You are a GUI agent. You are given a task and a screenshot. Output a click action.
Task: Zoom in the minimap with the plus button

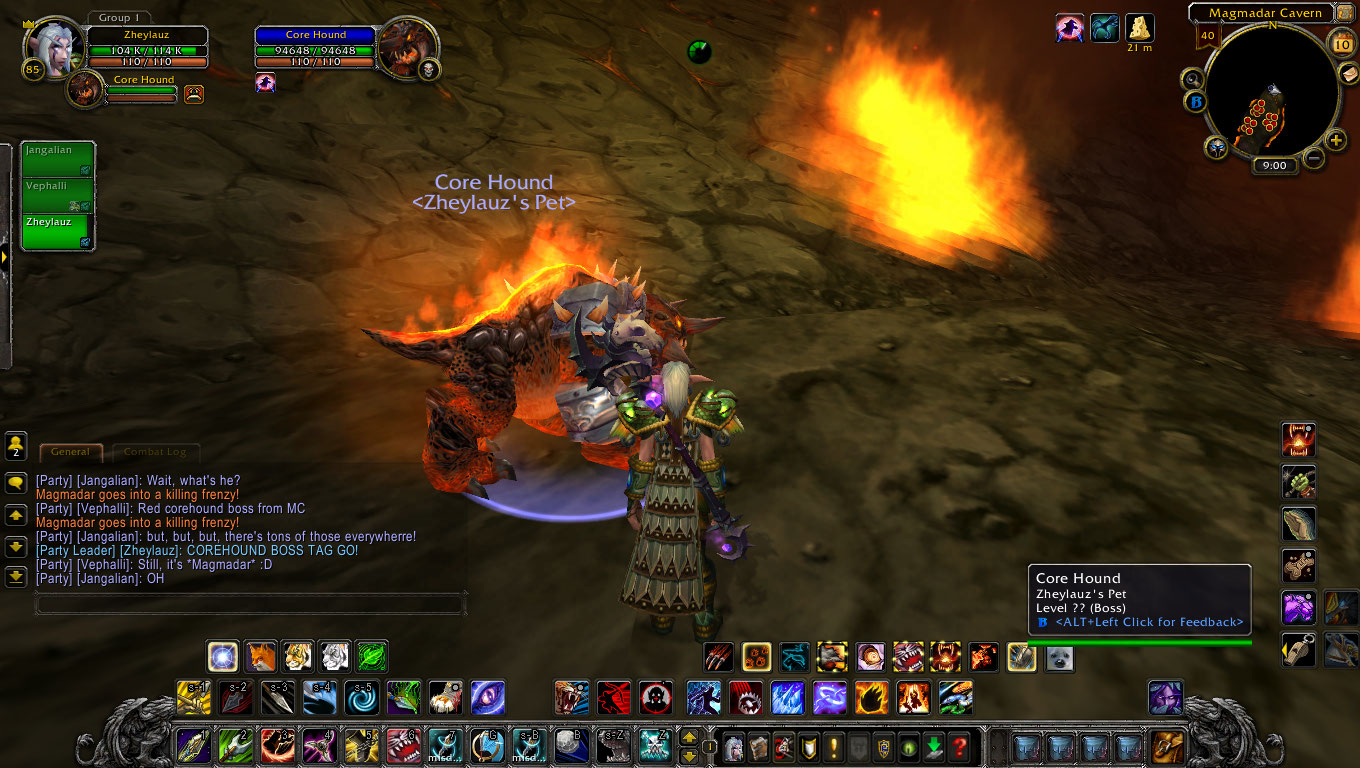(1336, 140)
